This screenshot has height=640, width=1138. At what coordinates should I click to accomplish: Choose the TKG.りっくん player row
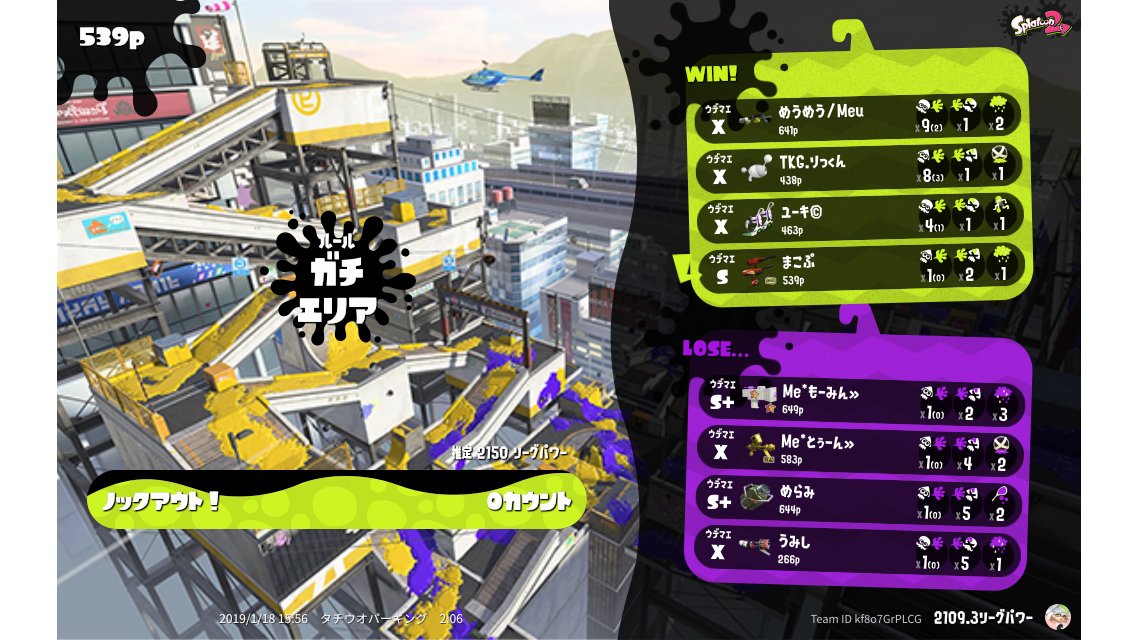pos(858,166)
